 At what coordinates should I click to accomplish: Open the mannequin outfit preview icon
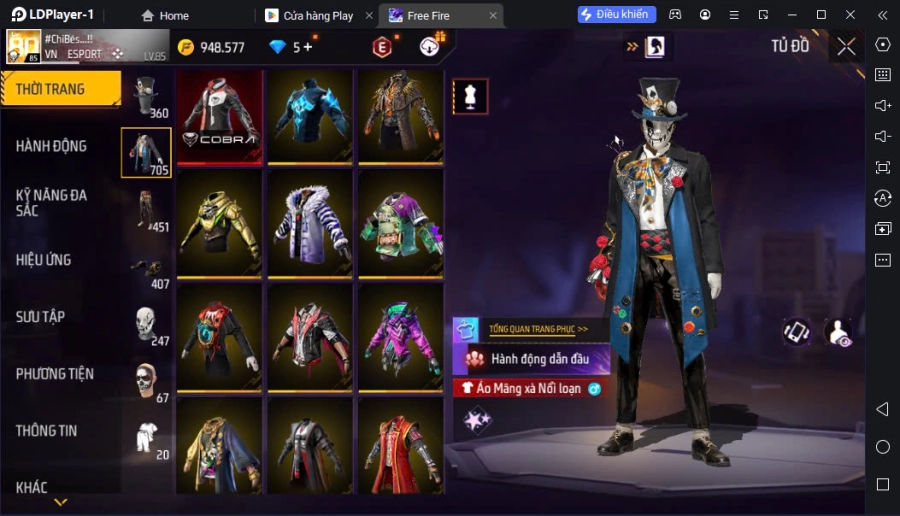coord(470,96)
